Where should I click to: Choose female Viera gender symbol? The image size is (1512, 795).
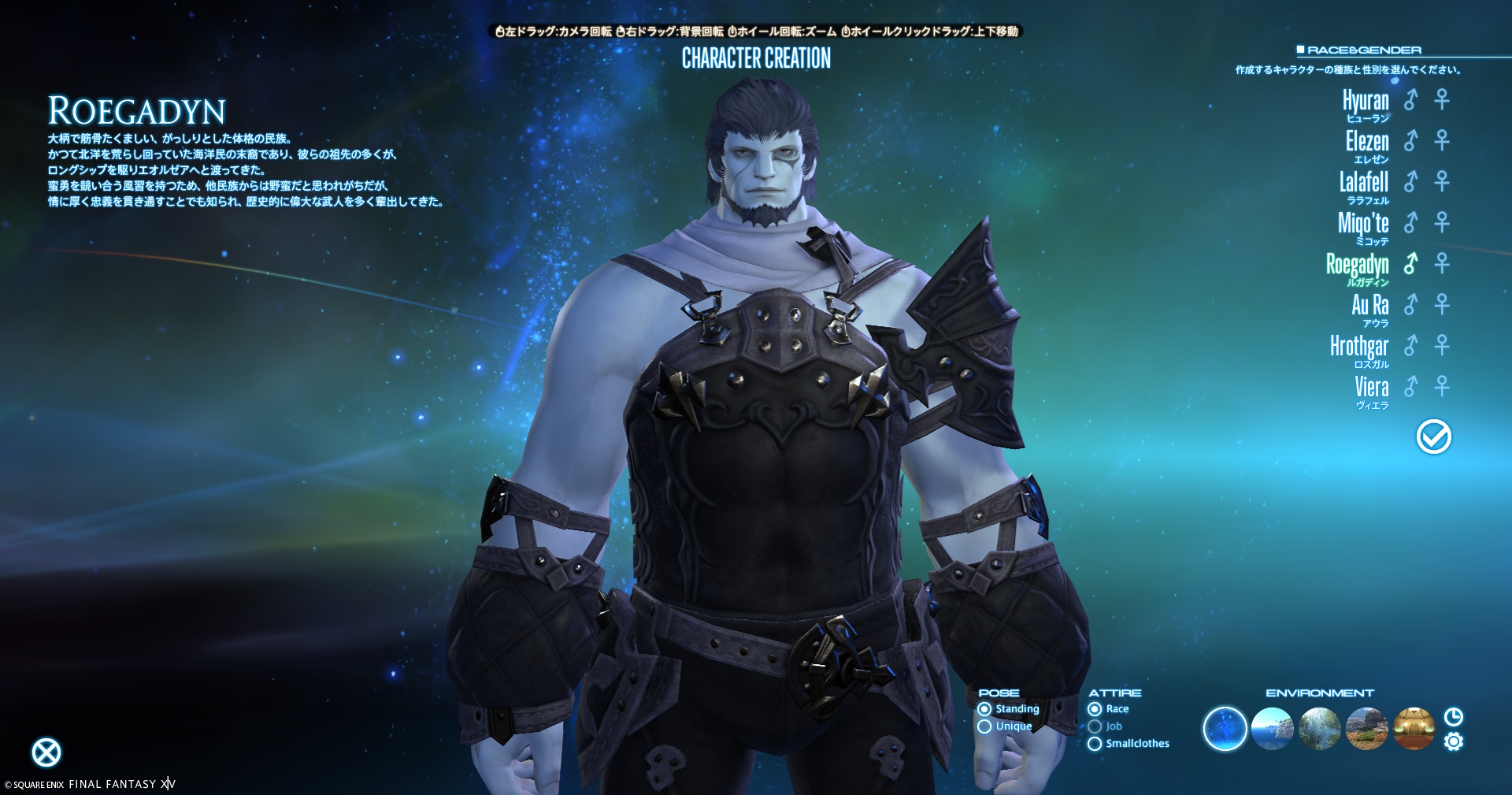coord(1442,386)
